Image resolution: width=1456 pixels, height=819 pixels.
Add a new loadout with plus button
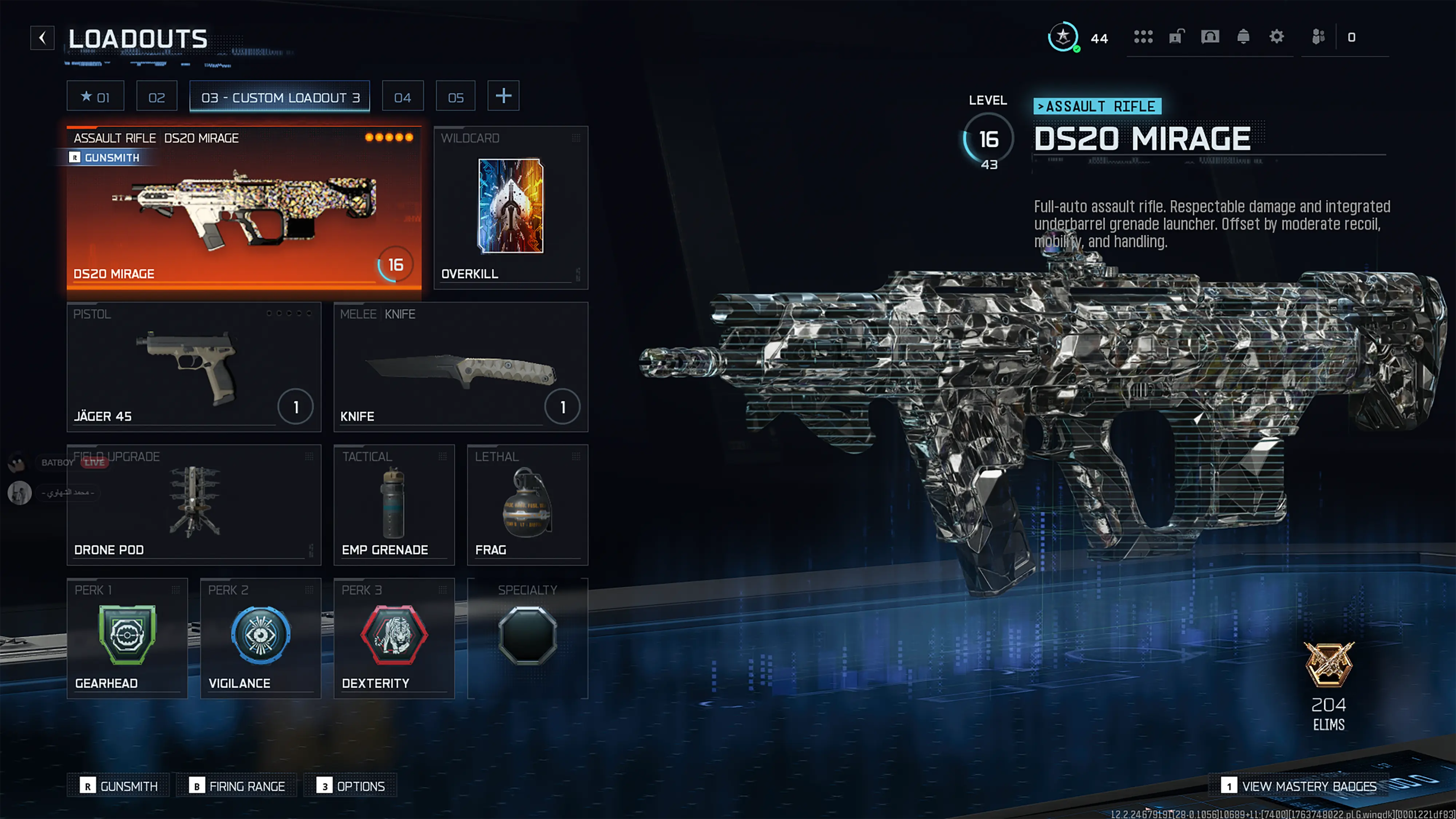point(503,96)
